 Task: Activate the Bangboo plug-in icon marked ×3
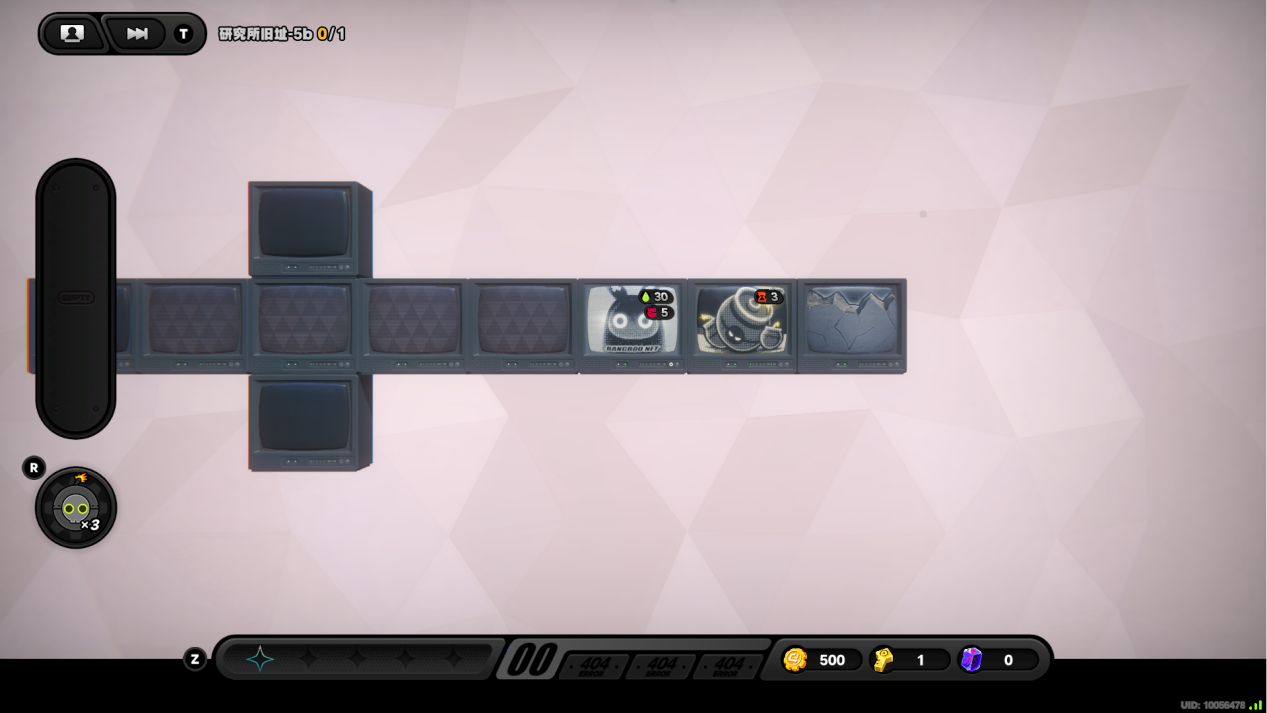click(x=76, y=508)
